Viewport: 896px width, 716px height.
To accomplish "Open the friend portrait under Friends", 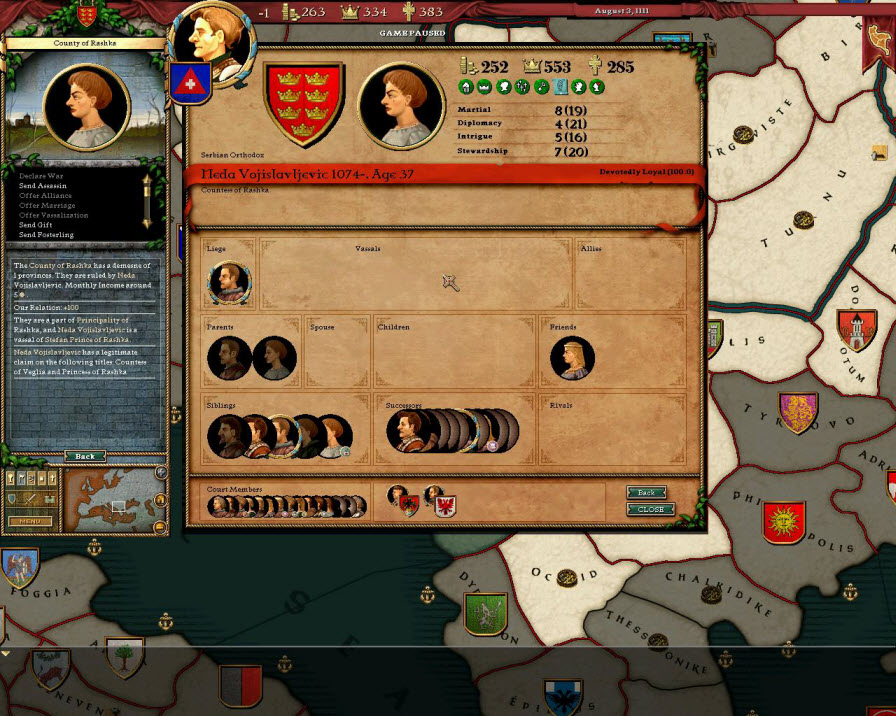I will [573, 358].
